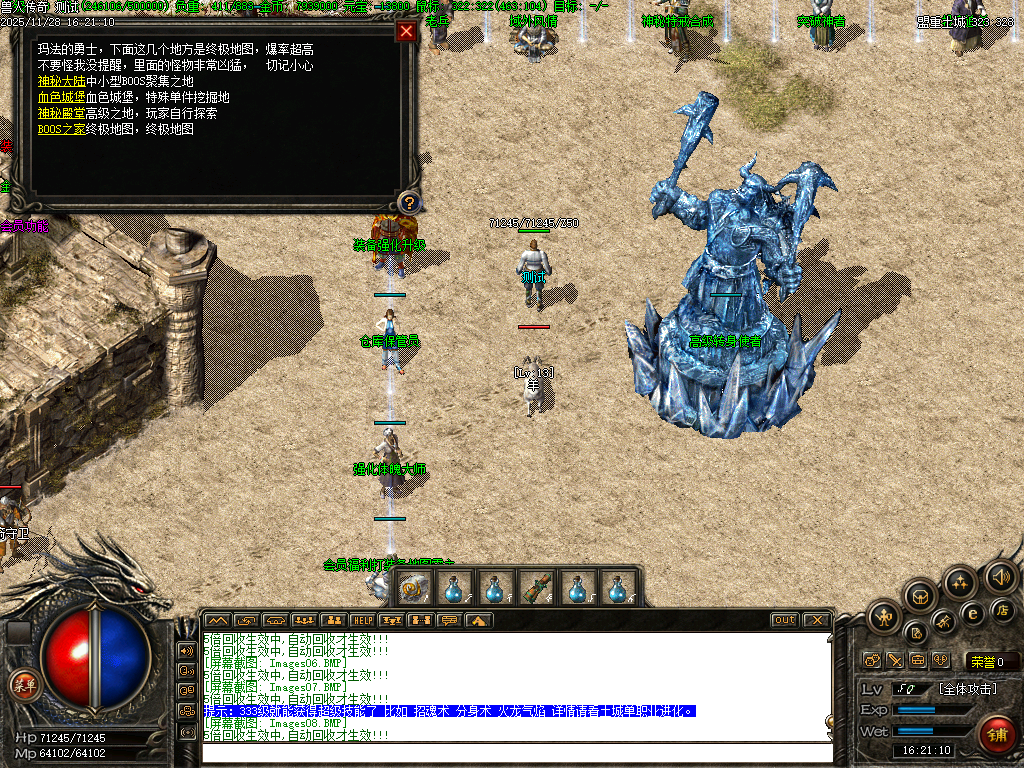Open the 店 shop button
The width and height of the screenshot is (1024, 768).
pyautogui.click(x=1003, y=609)
